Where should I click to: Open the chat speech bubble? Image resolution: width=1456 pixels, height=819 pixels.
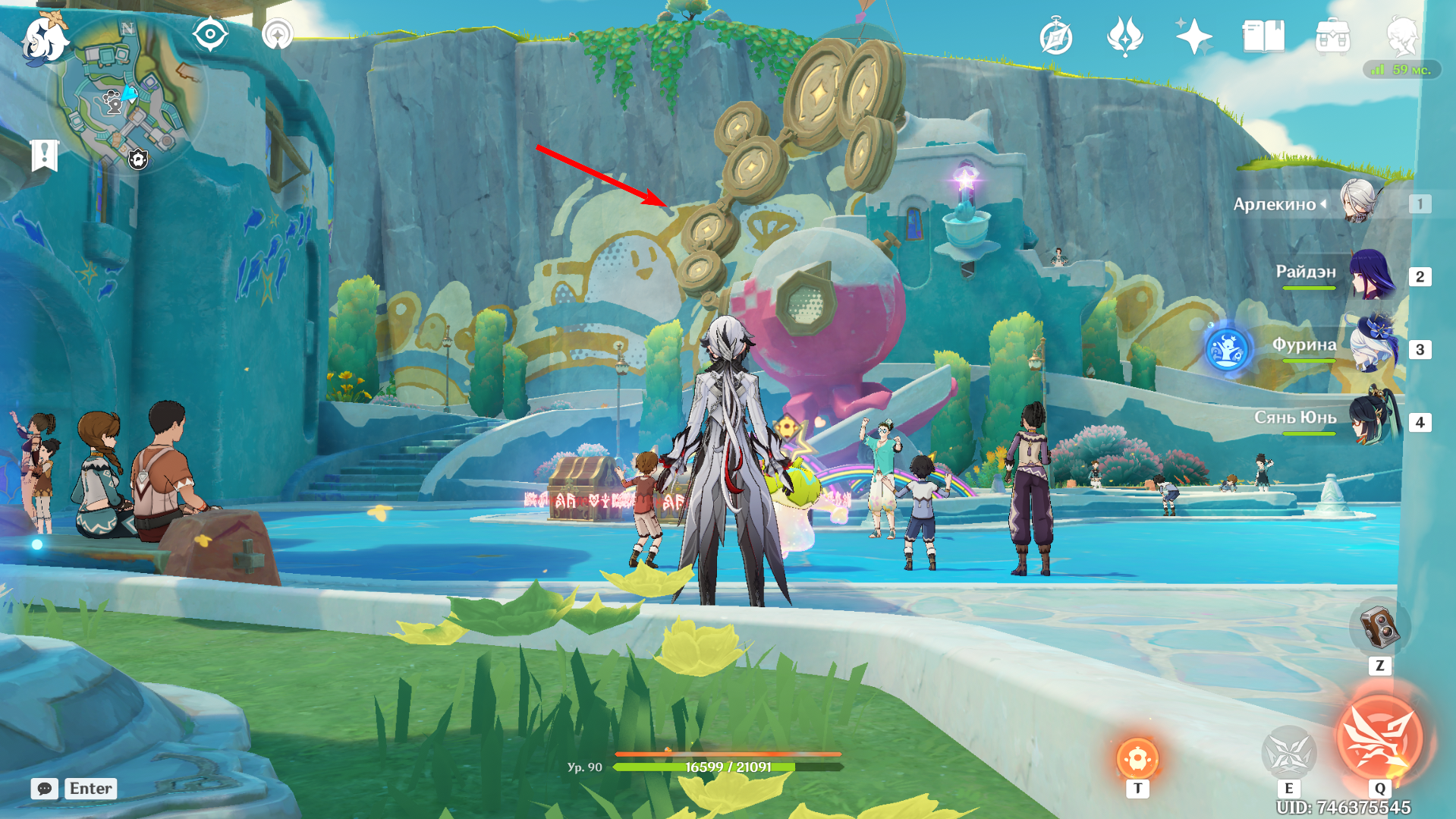tap(45, 789)
